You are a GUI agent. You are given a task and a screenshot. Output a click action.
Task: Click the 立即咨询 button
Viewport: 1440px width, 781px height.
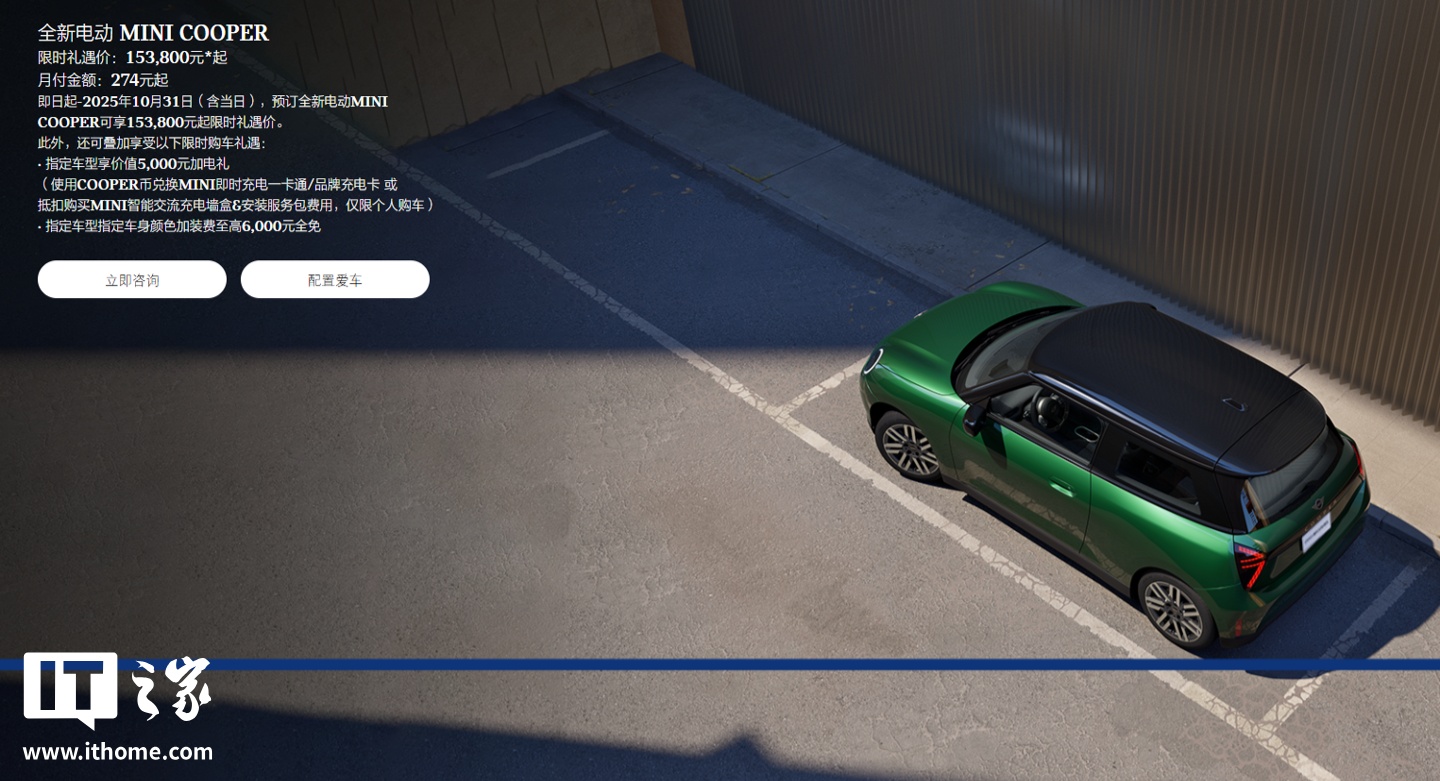tap(132, 280)
